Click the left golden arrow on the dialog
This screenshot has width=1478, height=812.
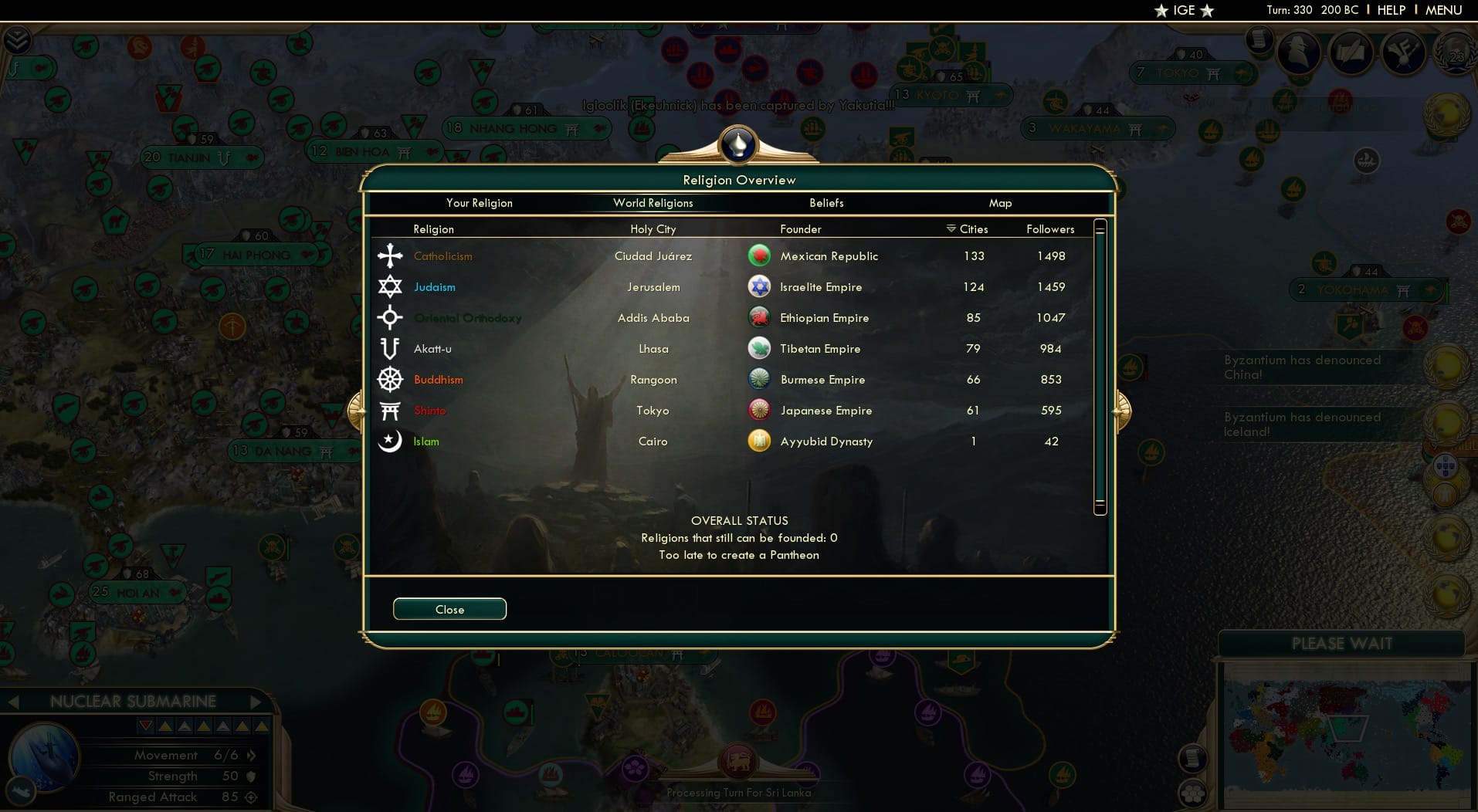(x=358, y=410)
